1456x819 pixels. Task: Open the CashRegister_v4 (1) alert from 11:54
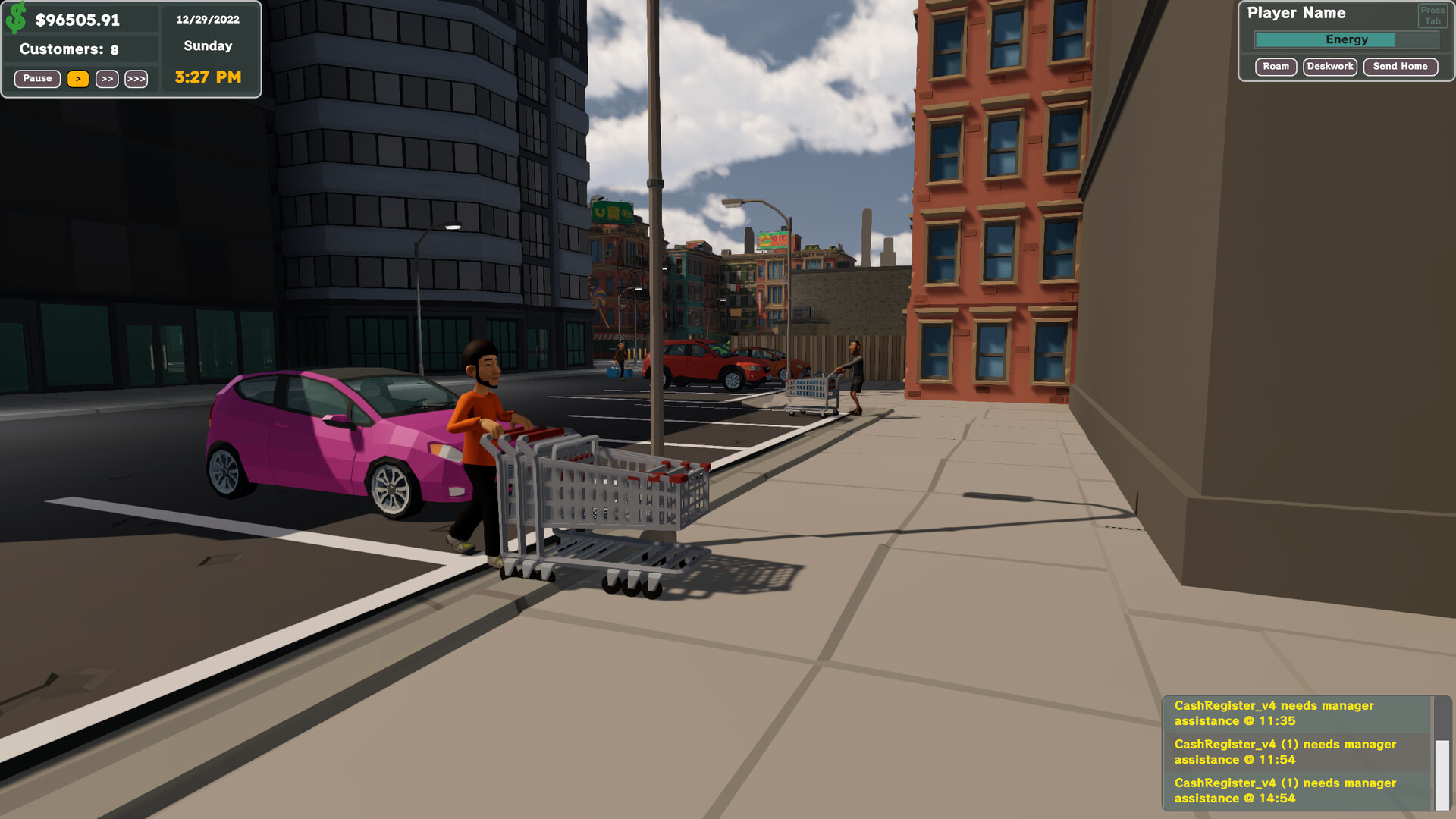click(1282, 752)
